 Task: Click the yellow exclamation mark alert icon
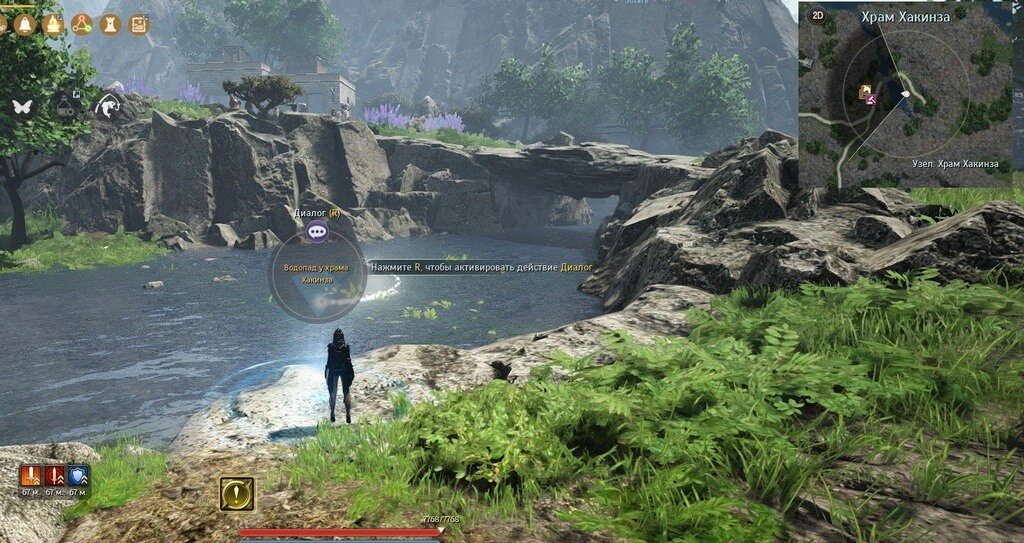pos(237,493)
